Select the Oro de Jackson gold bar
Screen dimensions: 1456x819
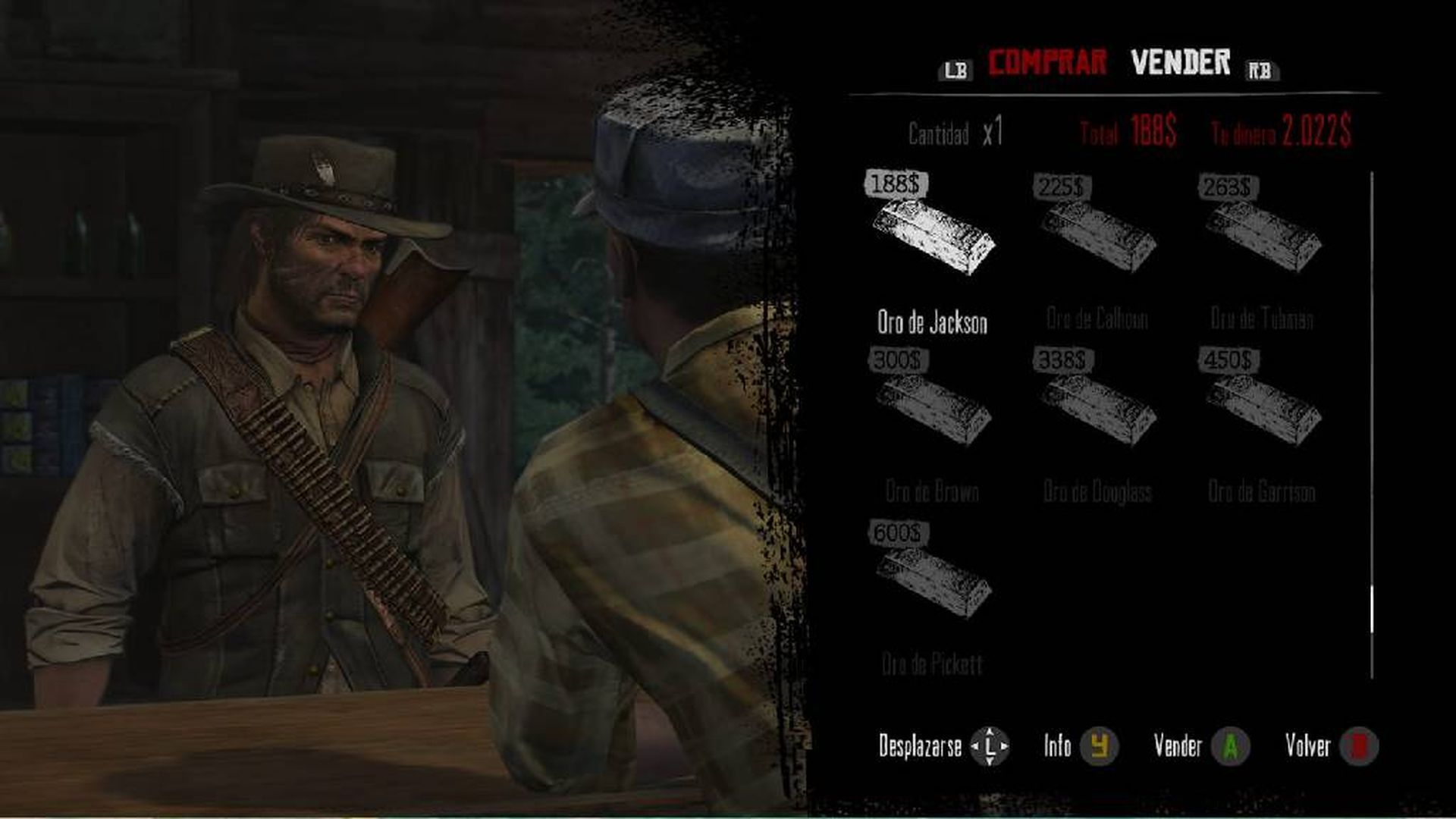pyautogui.click(x=933, y=235)
